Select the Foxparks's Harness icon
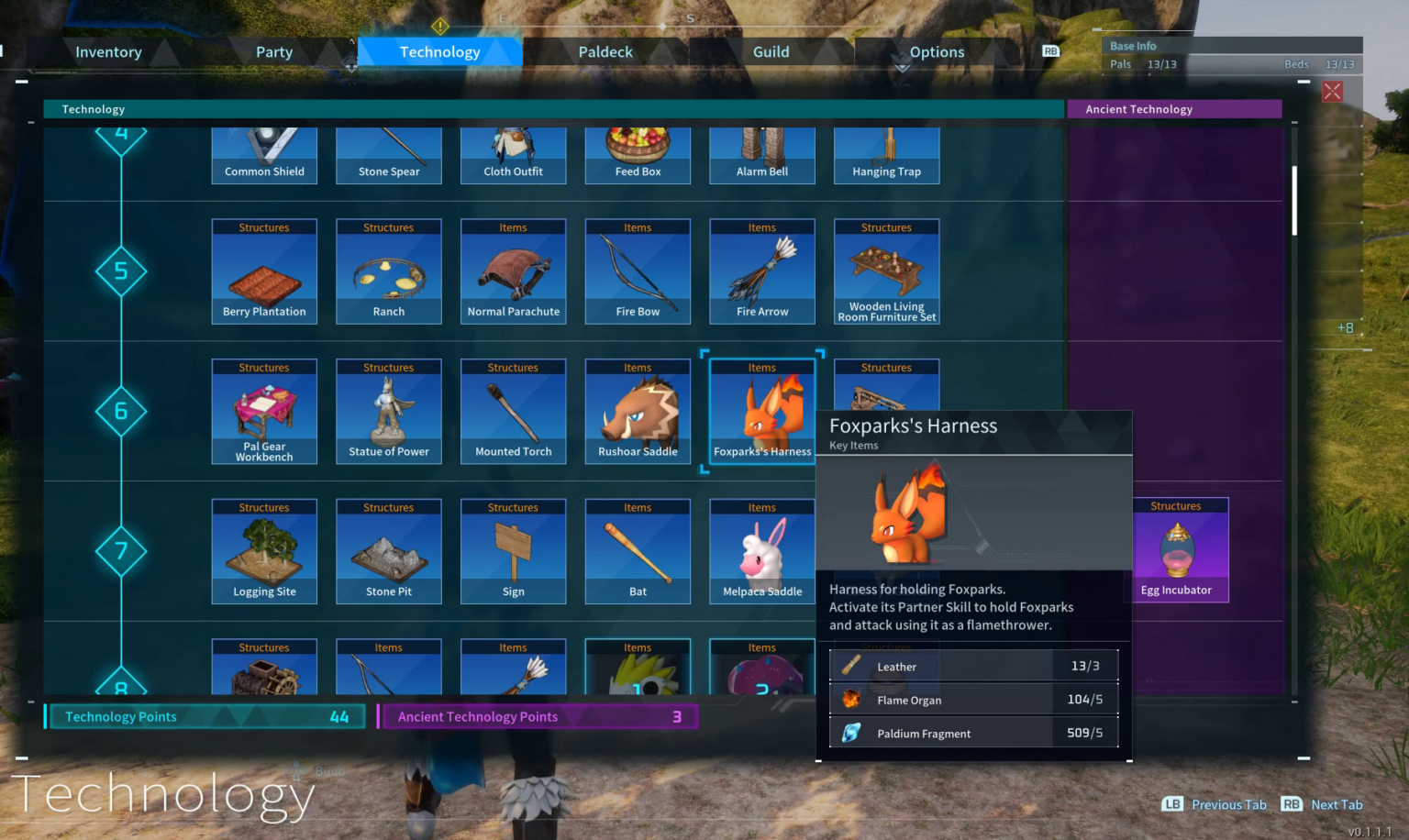This screenshot has width=1409, height=840. (761, 411)
